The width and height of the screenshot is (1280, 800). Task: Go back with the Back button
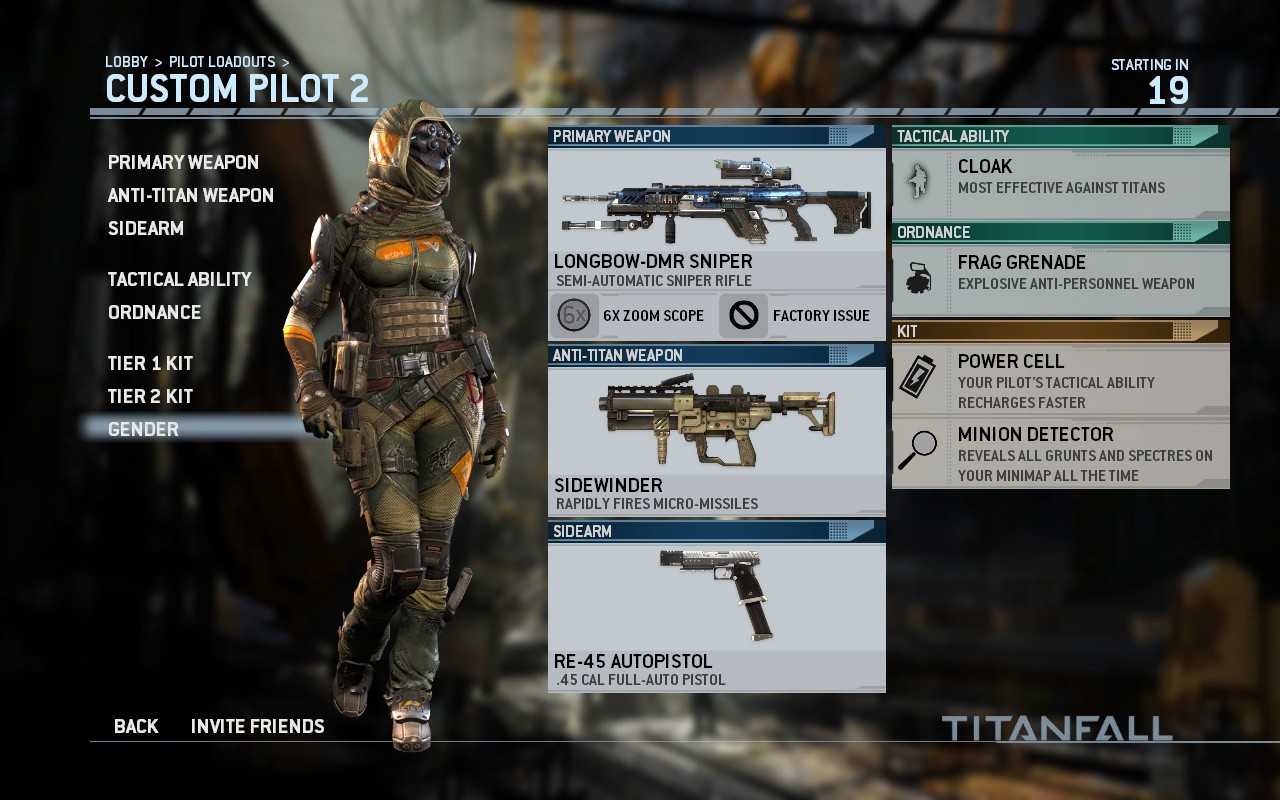[x=136, y=726]
